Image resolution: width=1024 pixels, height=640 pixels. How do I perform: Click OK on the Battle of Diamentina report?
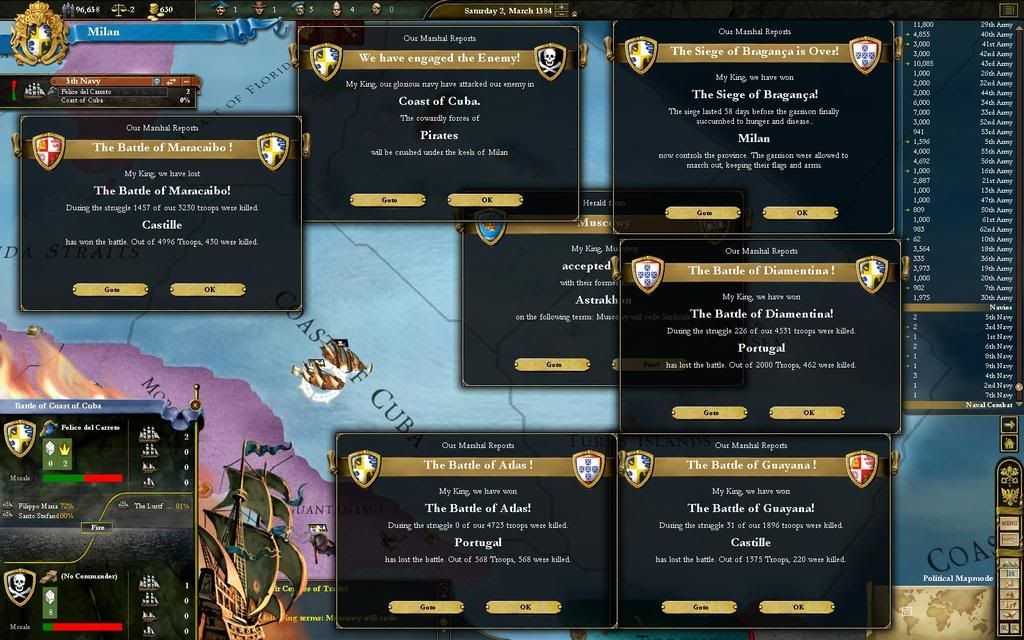point(807,412)
